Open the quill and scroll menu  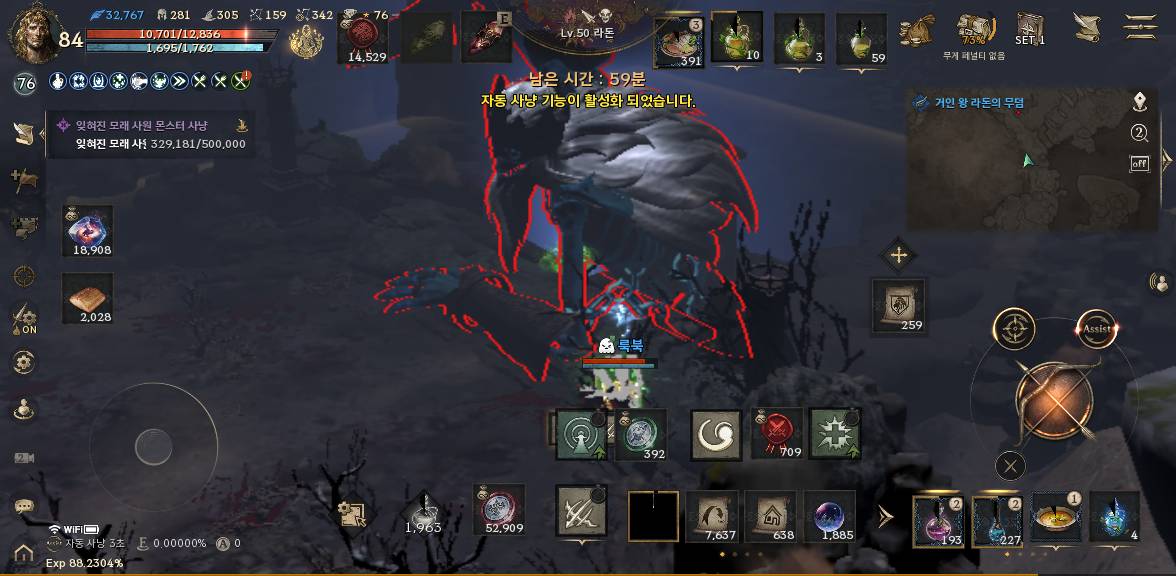[1086, 27]
